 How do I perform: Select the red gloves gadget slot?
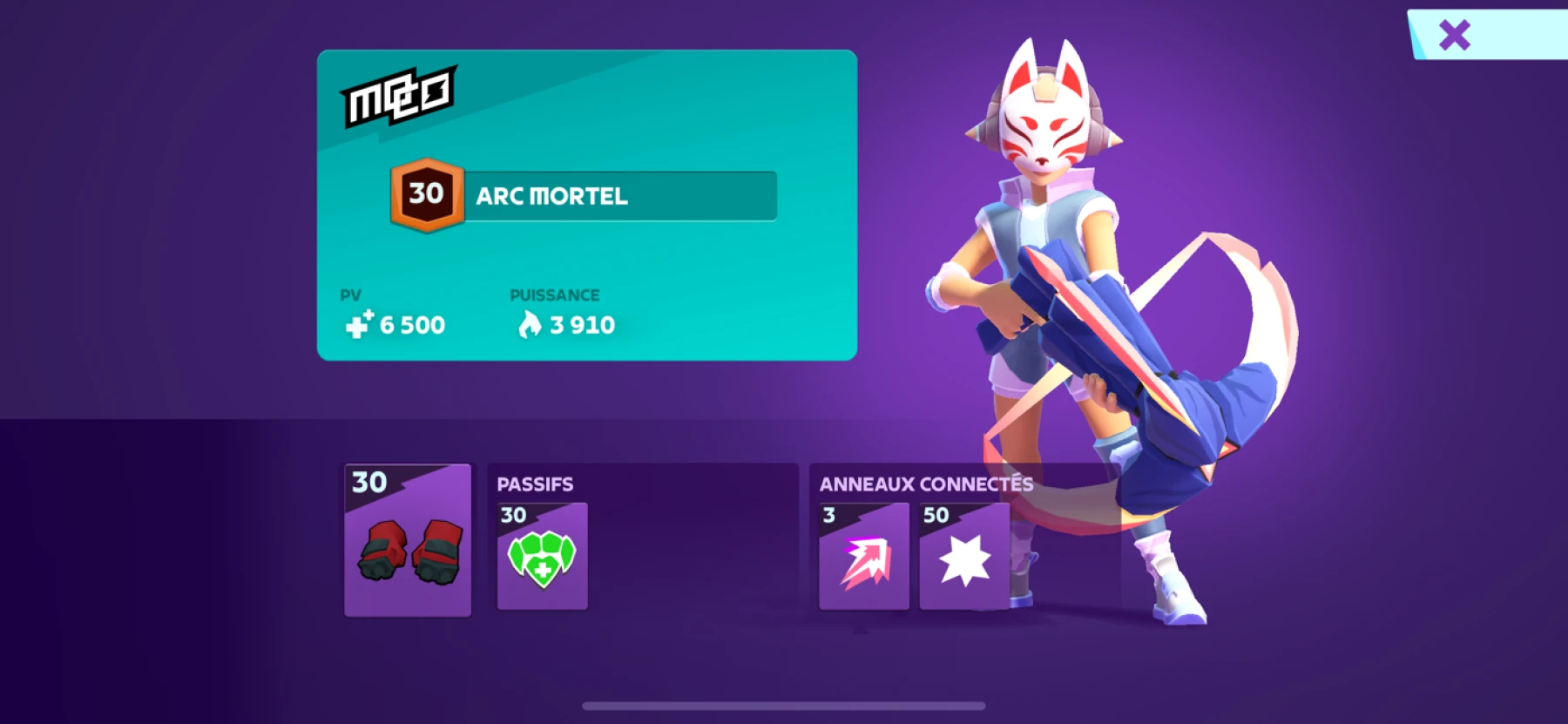coord(408,540)
